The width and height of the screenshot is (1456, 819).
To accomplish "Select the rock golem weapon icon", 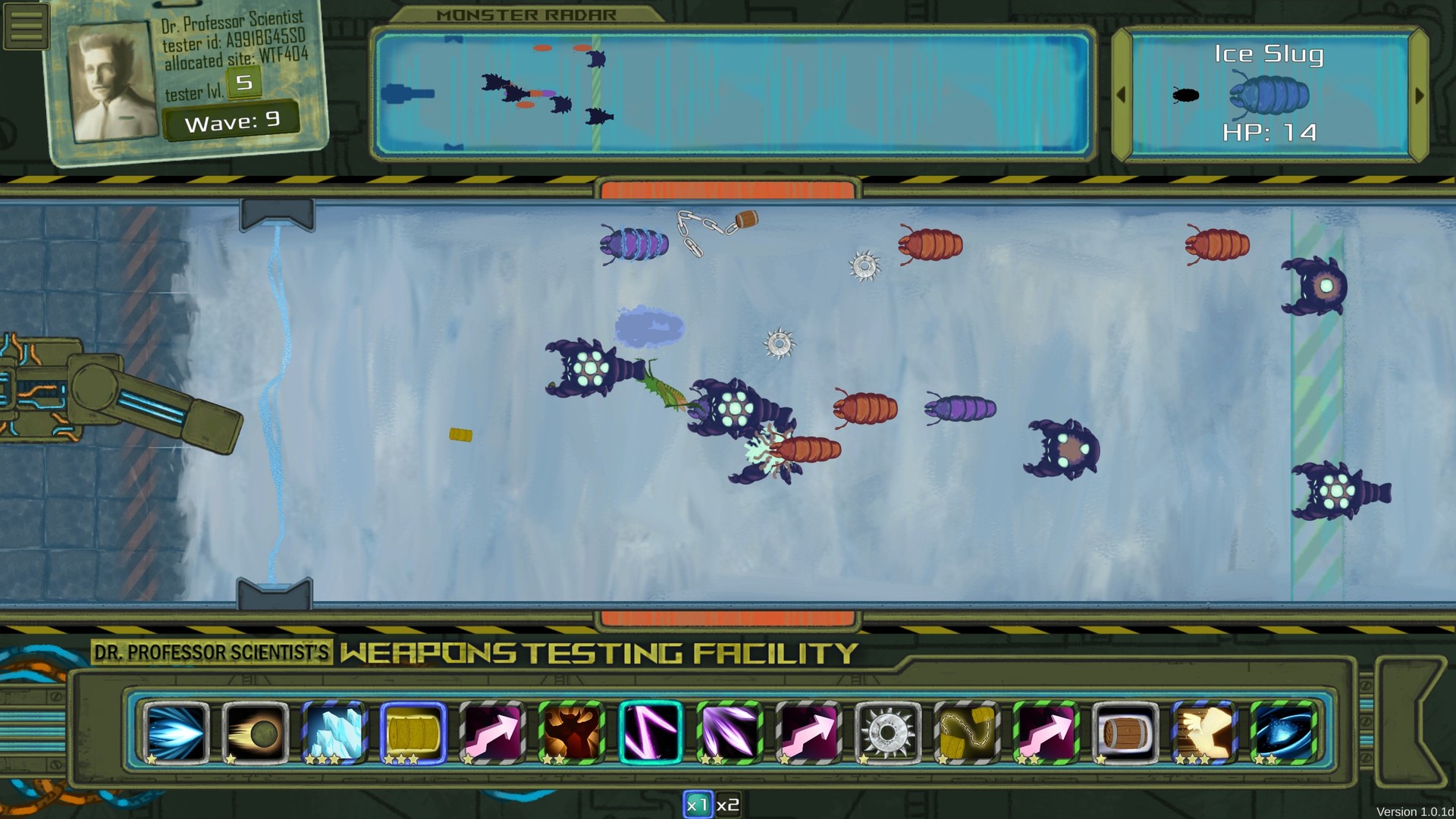I will click(571, 733).
